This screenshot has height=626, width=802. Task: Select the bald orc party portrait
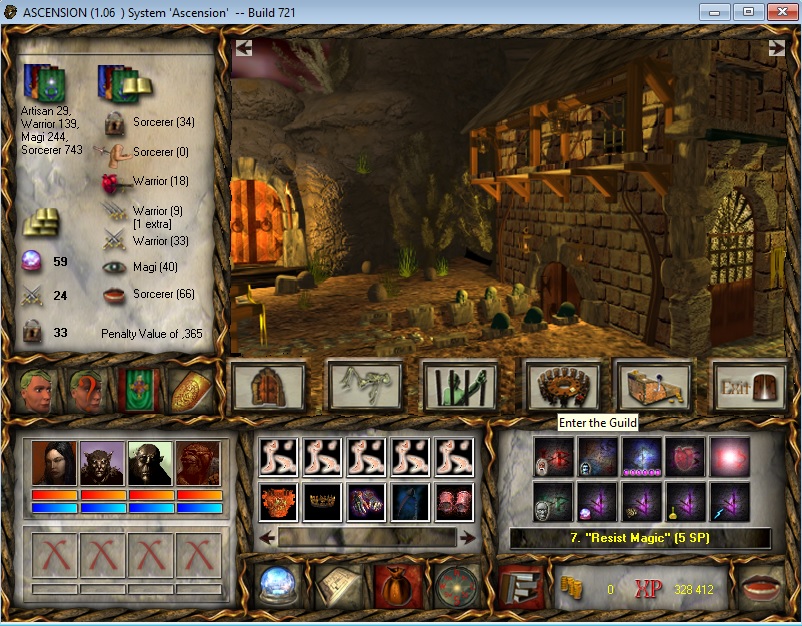151,463
